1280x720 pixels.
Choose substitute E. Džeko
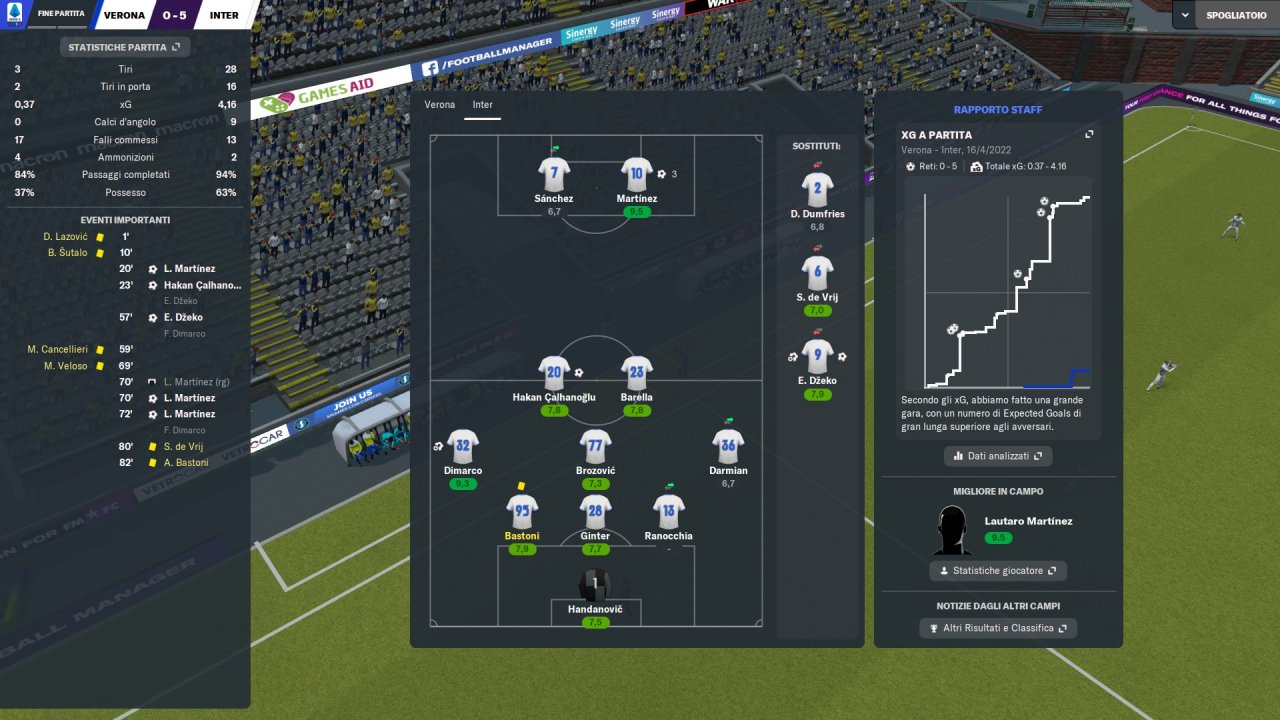[x=818, y=357]
